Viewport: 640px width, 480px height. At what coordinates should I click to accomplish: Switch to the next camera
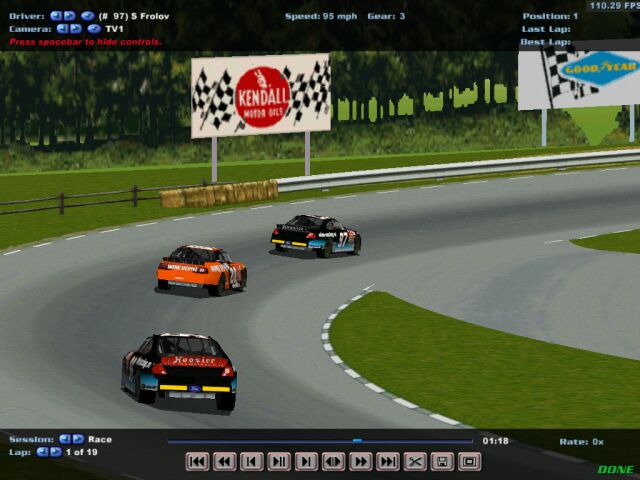coord(75,29)
